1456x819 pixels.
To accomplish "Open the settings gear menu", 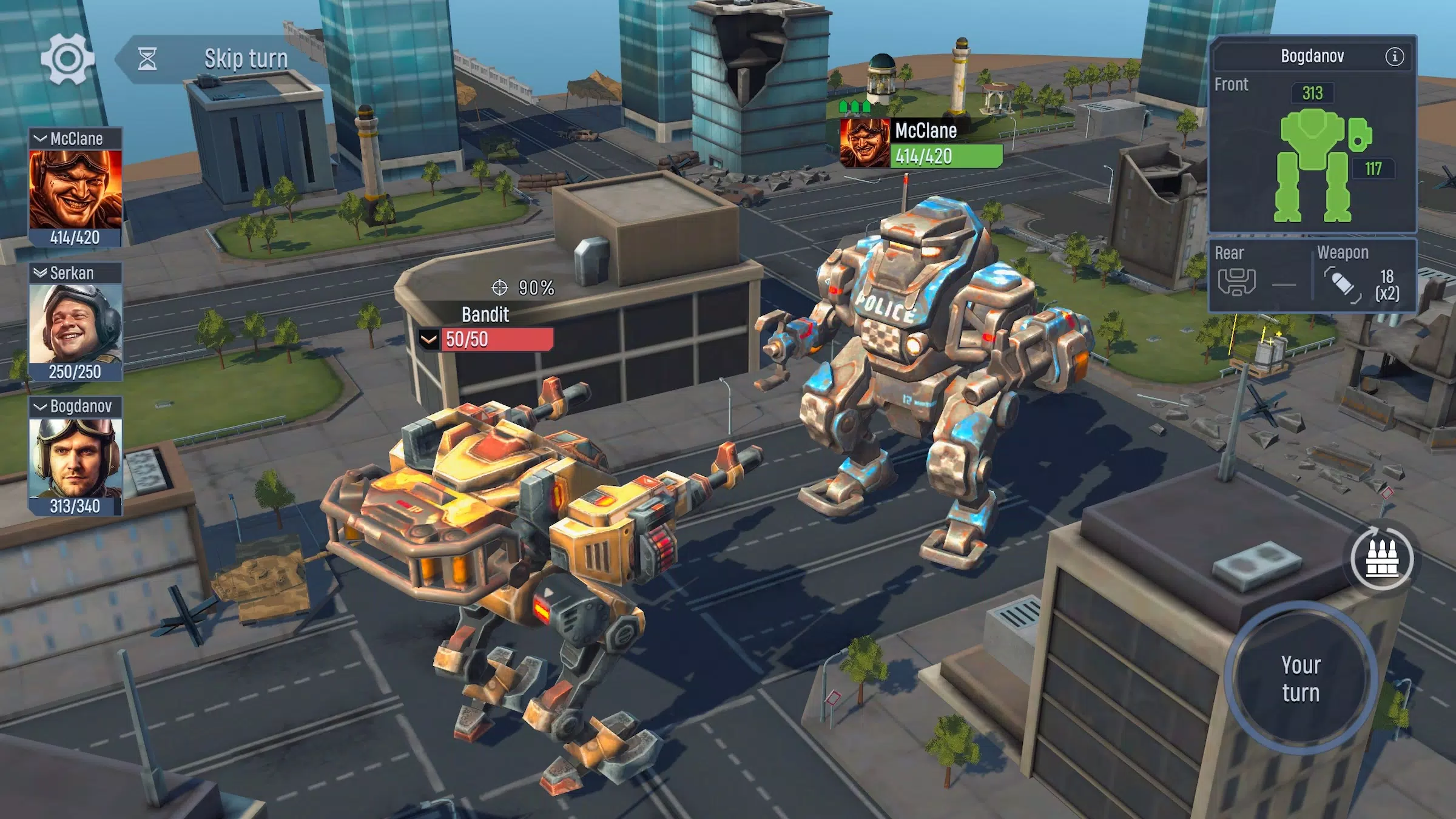I will pyautogui.click(x=69, y=59).
